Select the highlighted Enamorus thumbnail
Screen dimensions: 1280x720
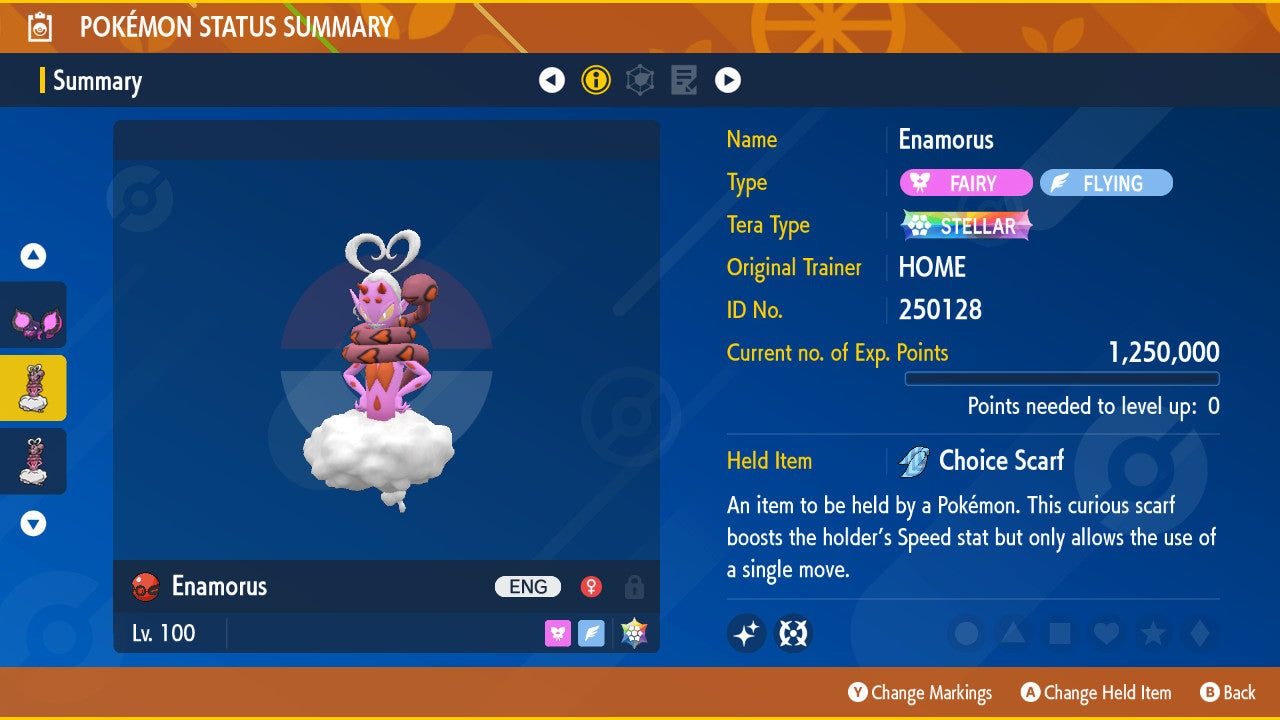(34, 388)
